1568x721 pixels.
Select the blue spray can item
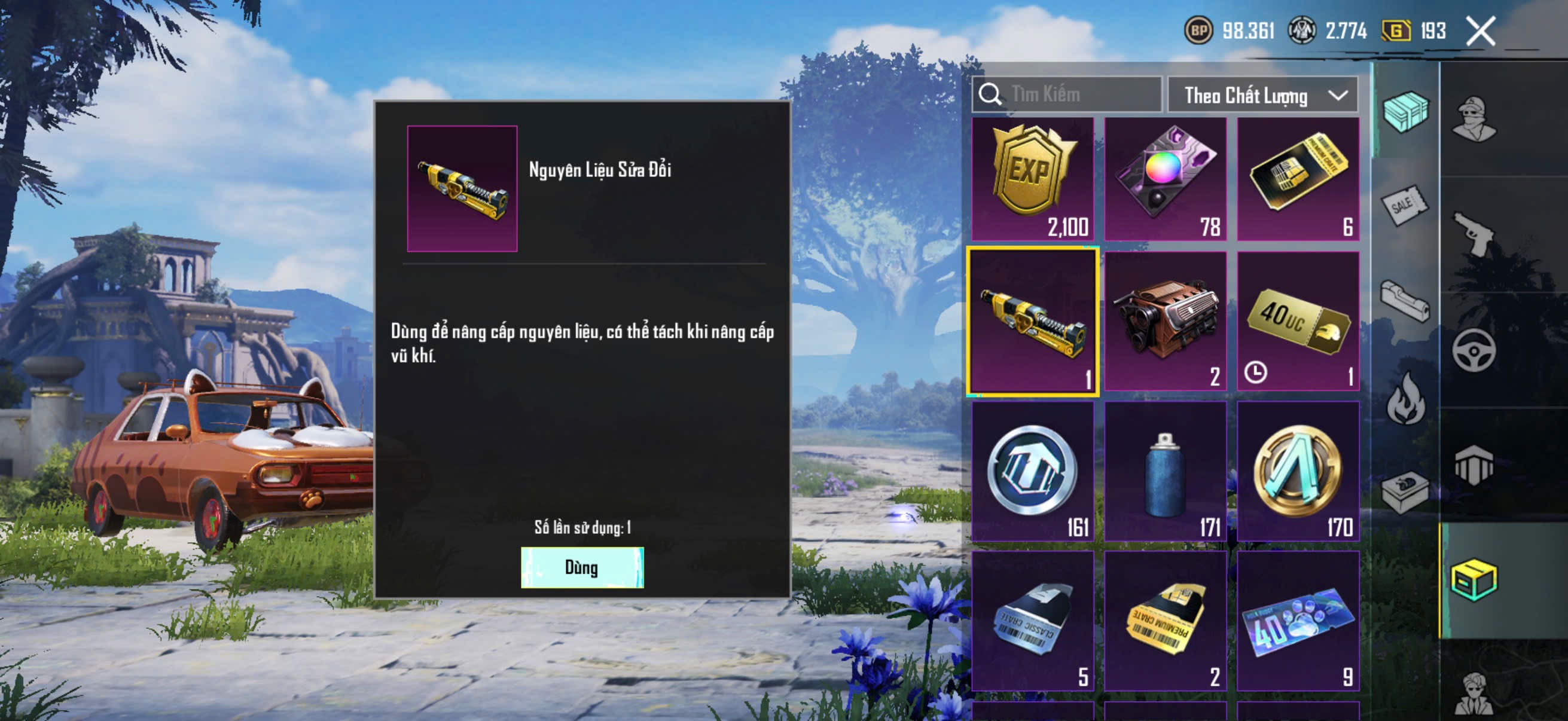(x=1165, y=471)
